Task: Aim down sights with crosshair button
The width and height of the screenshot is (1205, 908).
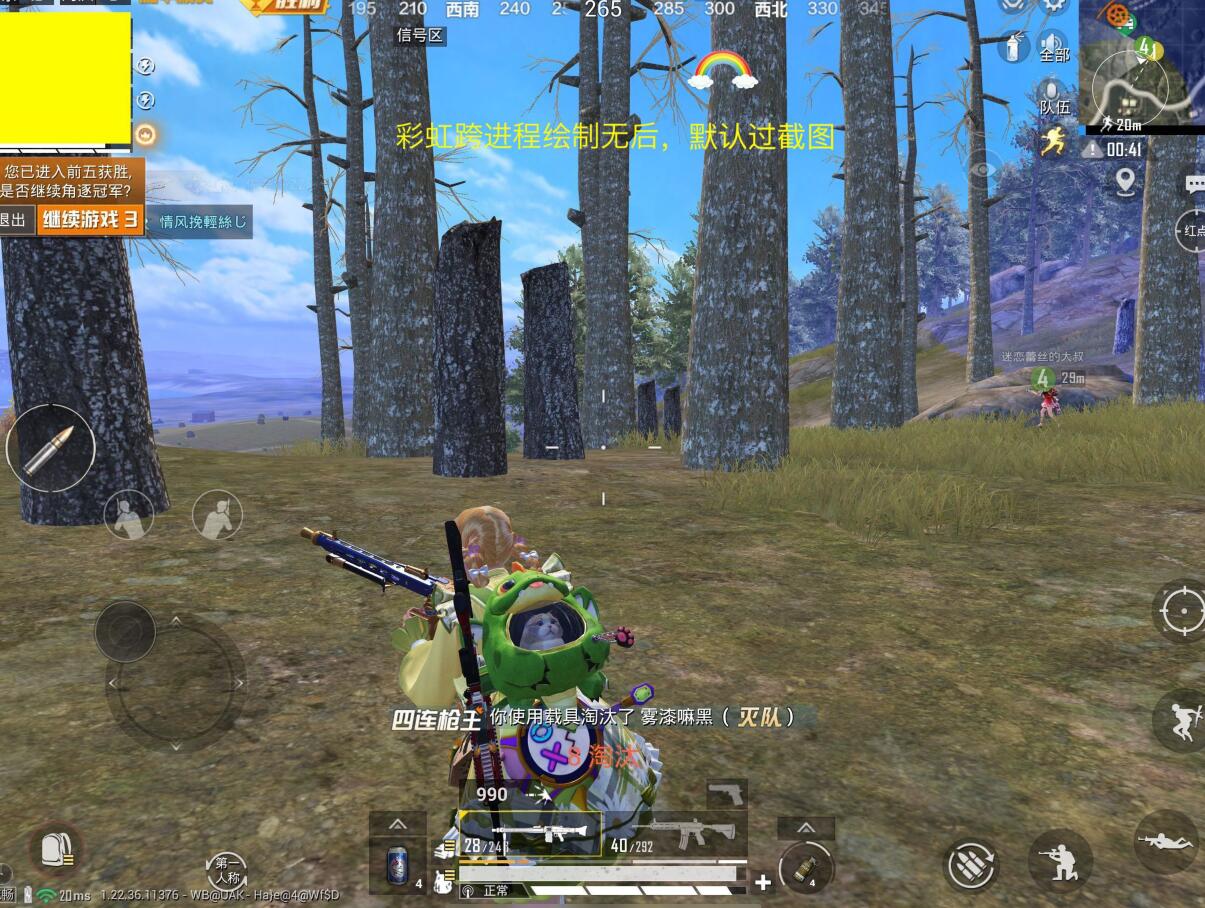Action: click(1179, 609)
